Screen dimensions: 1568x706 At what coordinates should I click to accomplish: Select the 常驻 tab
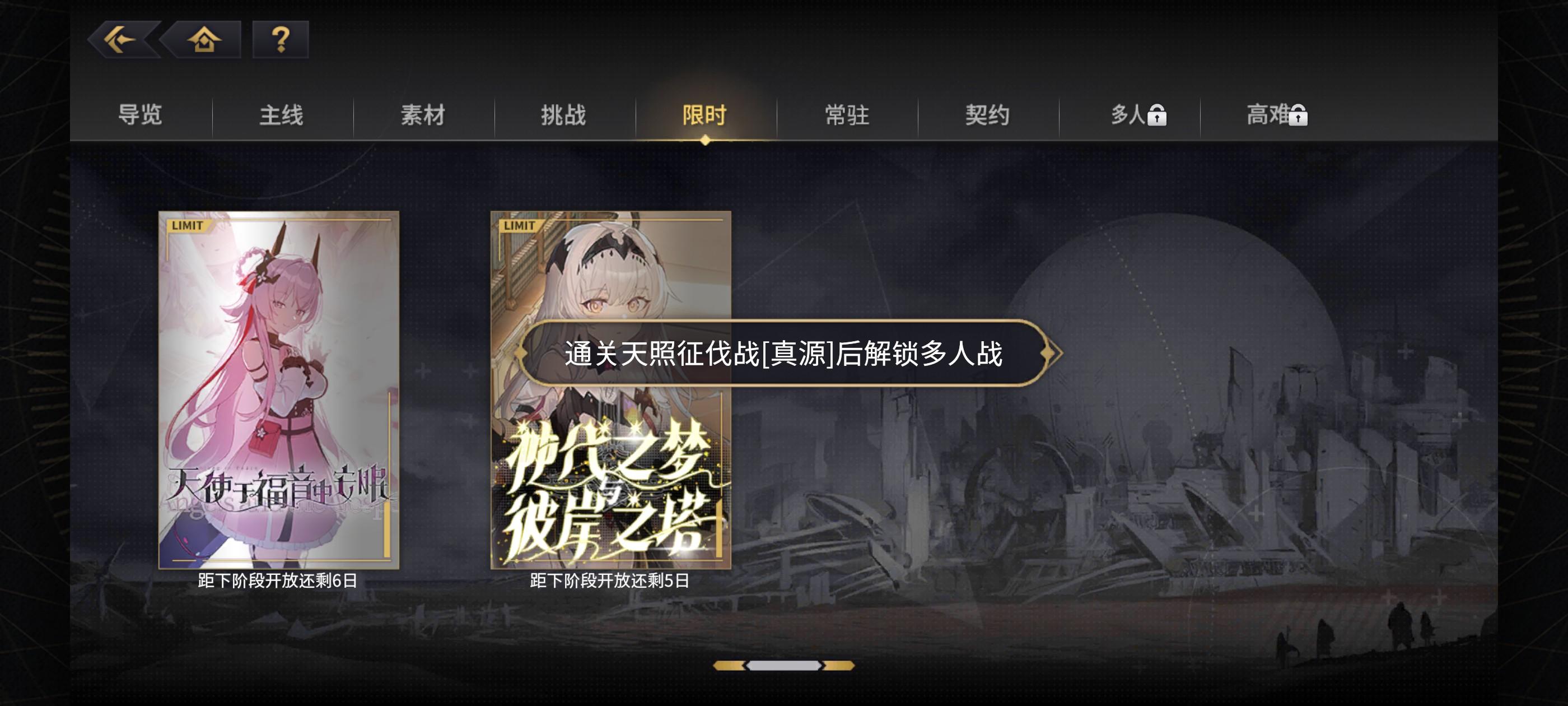[x=848, y=115]
